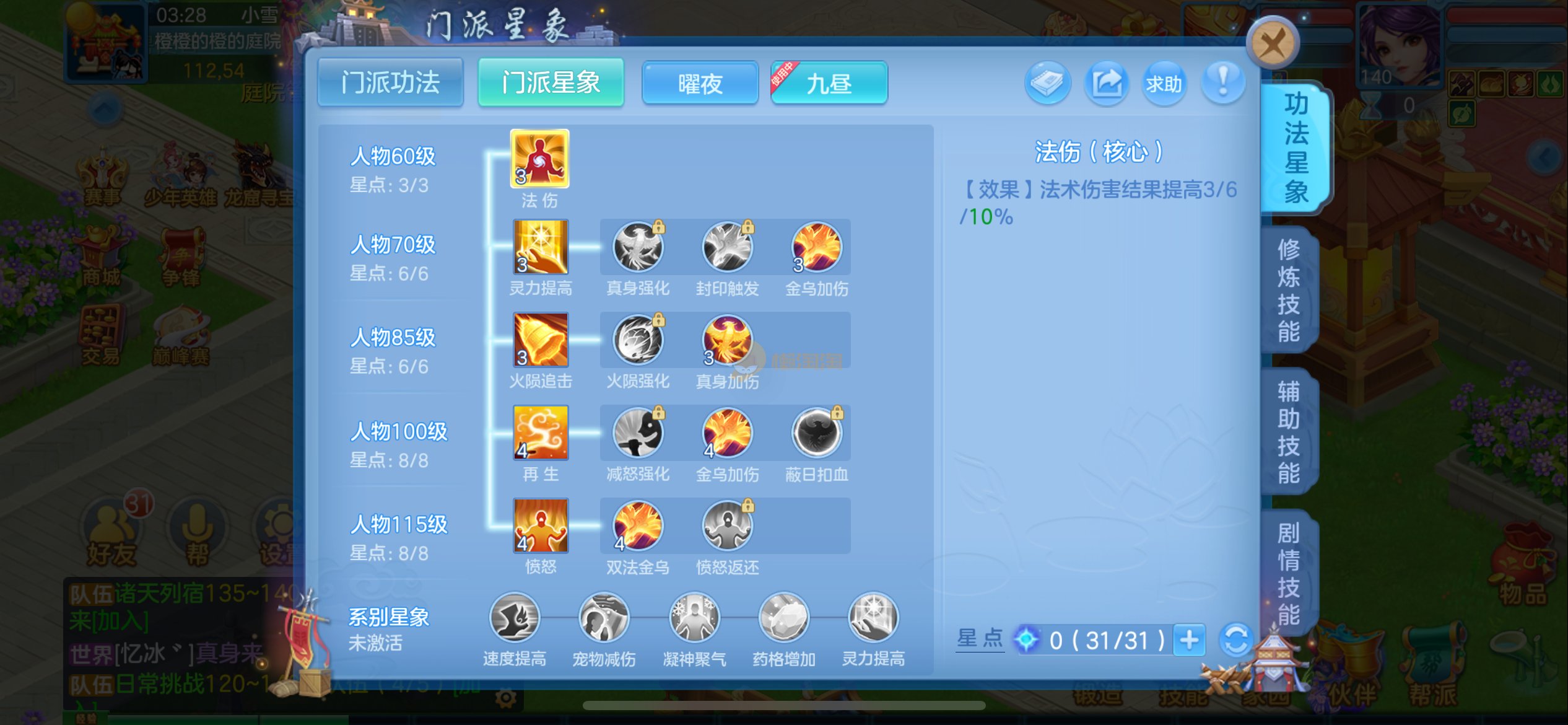
Task: Click the 速度提高 series star icon
Action: pos(514,617)
